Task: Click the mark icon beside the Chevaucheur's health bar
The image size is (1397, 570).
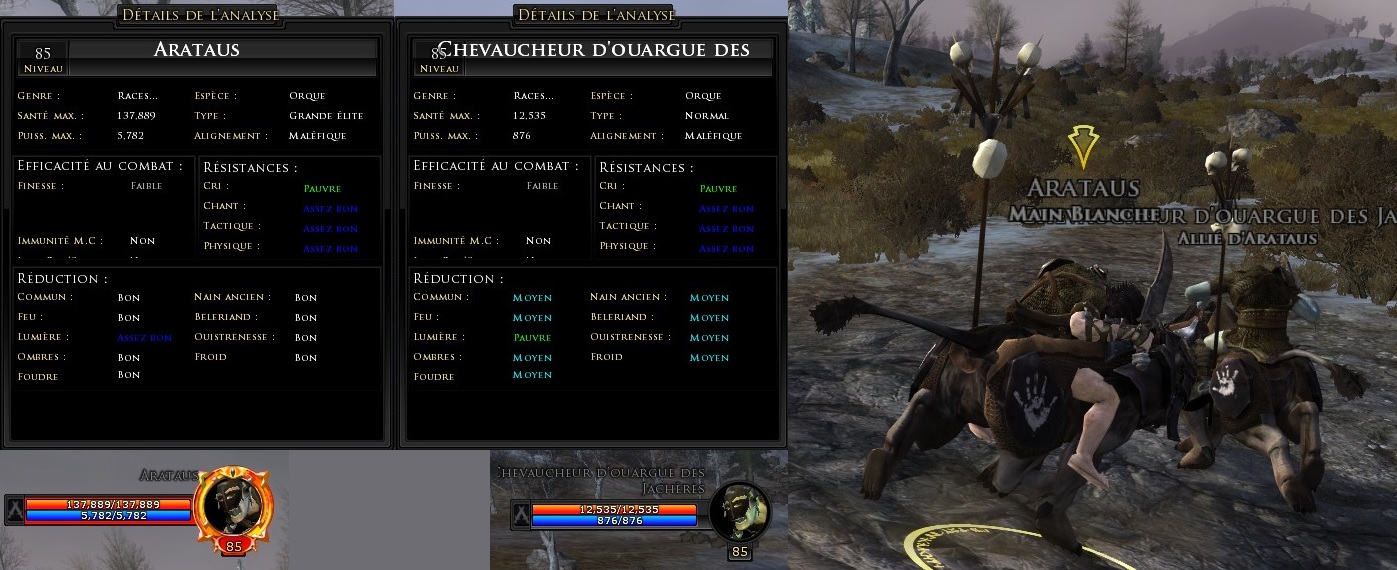Action: (520, 514)
